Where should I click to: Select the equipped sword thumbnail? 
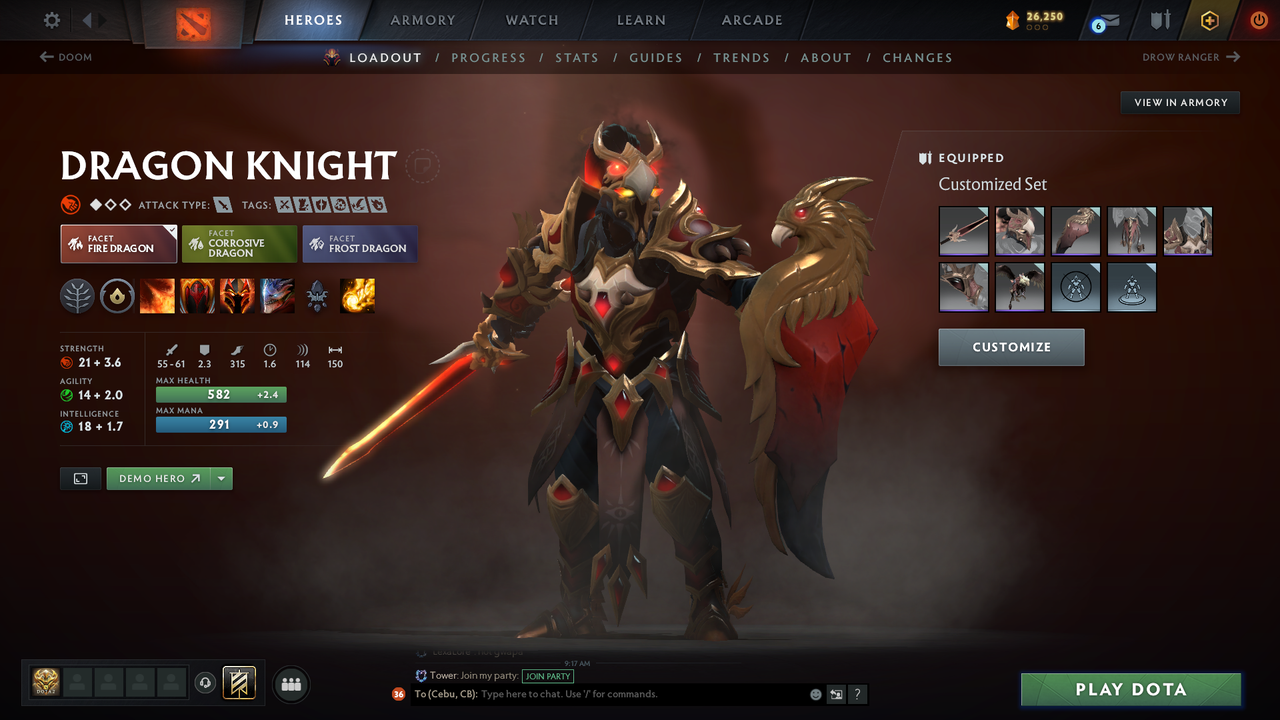tap(963, 230)
